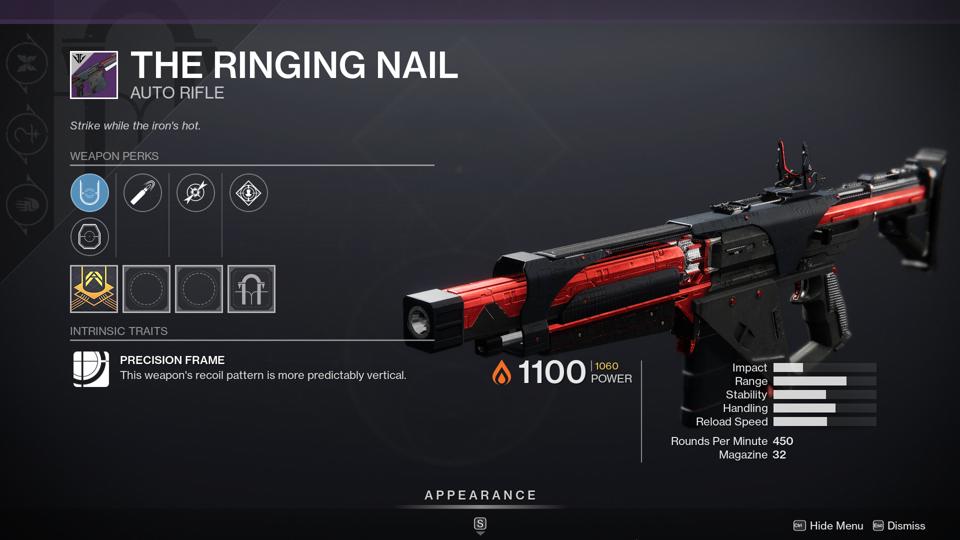Select the crossed-out crosshair trait perk
960x540 pixels.
pos(196,192)
